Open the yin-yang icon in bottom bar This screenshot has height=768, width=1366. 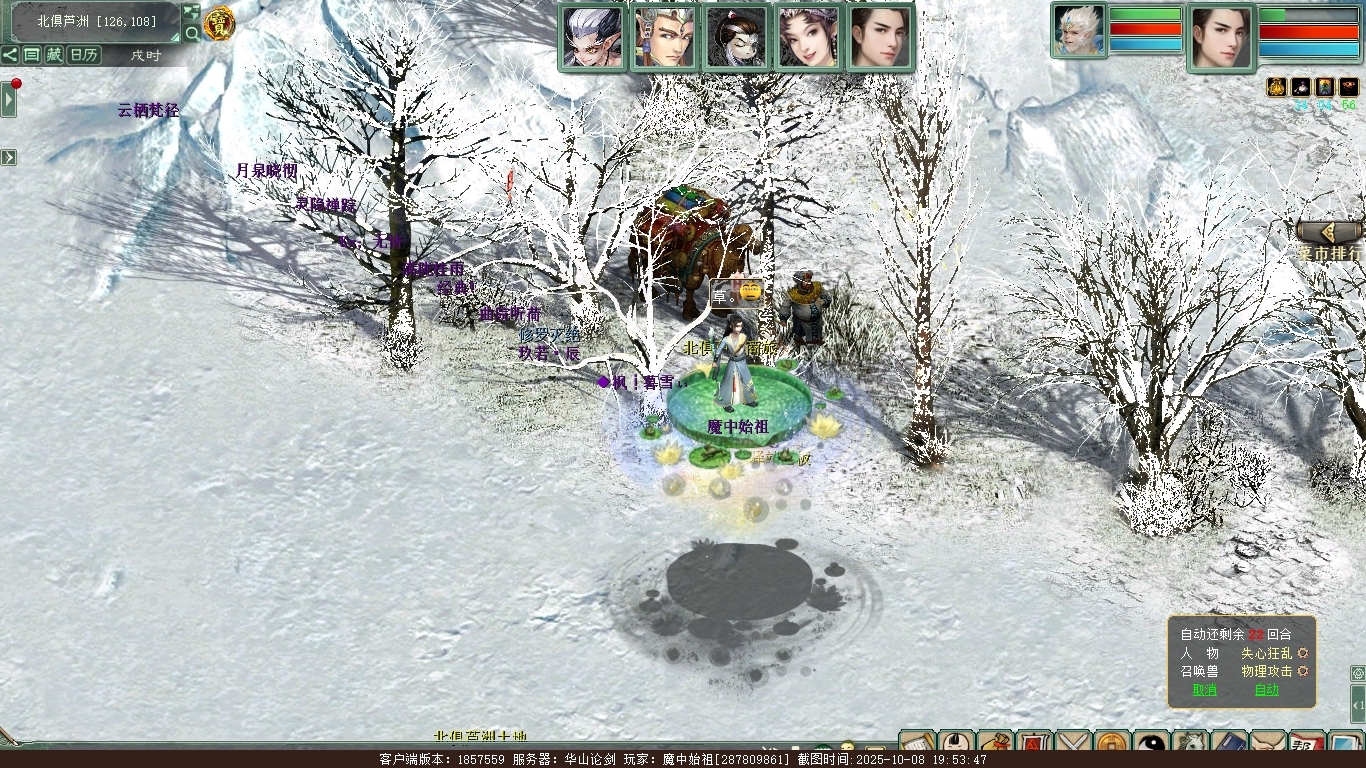pos(1150,745)
